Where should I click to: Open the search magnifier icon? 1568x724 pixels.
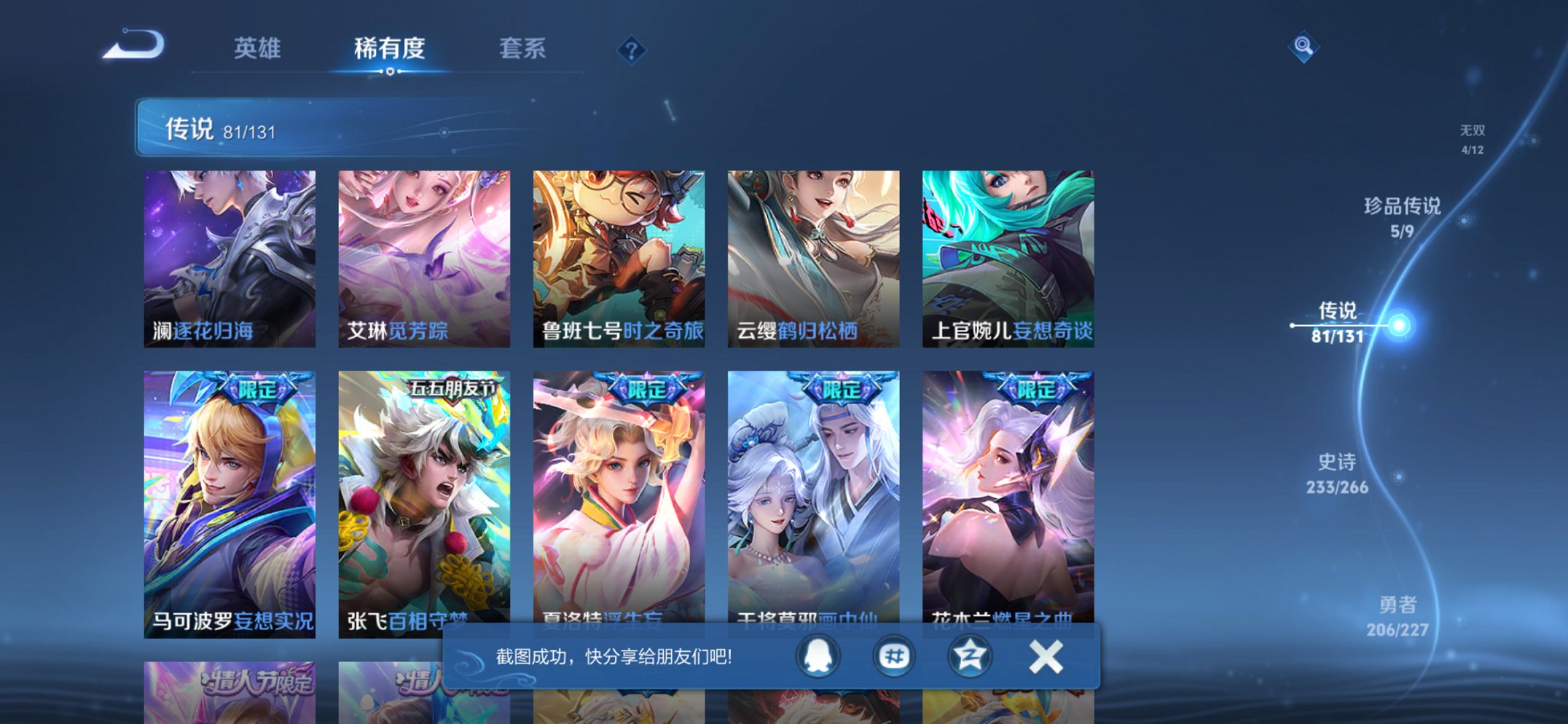point(1306,47)
